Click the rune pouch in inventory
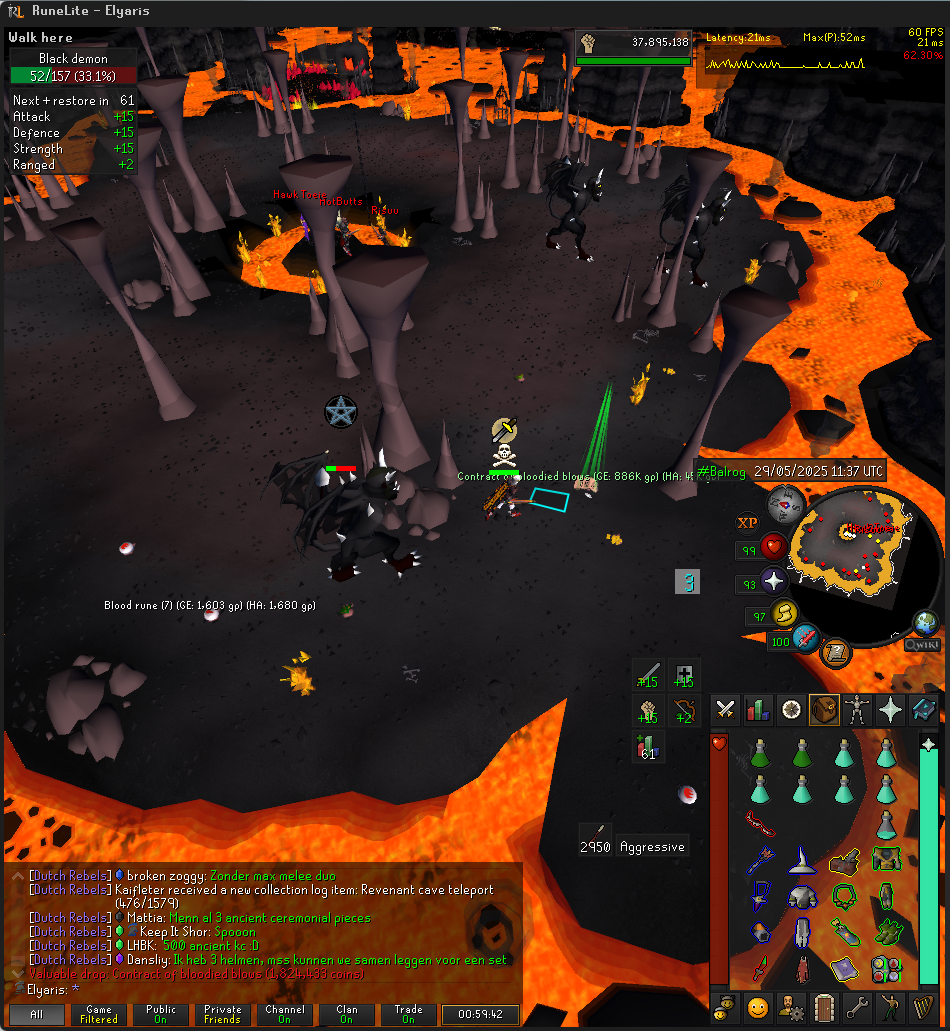Viewport: 950px width, 1031px height. pyautogui.click(x=885, y=968)
